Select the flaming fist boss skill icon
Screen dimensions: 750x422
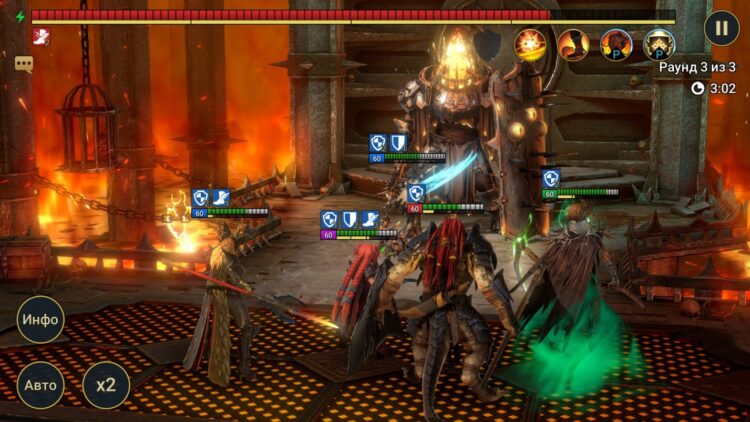(573, 44)
